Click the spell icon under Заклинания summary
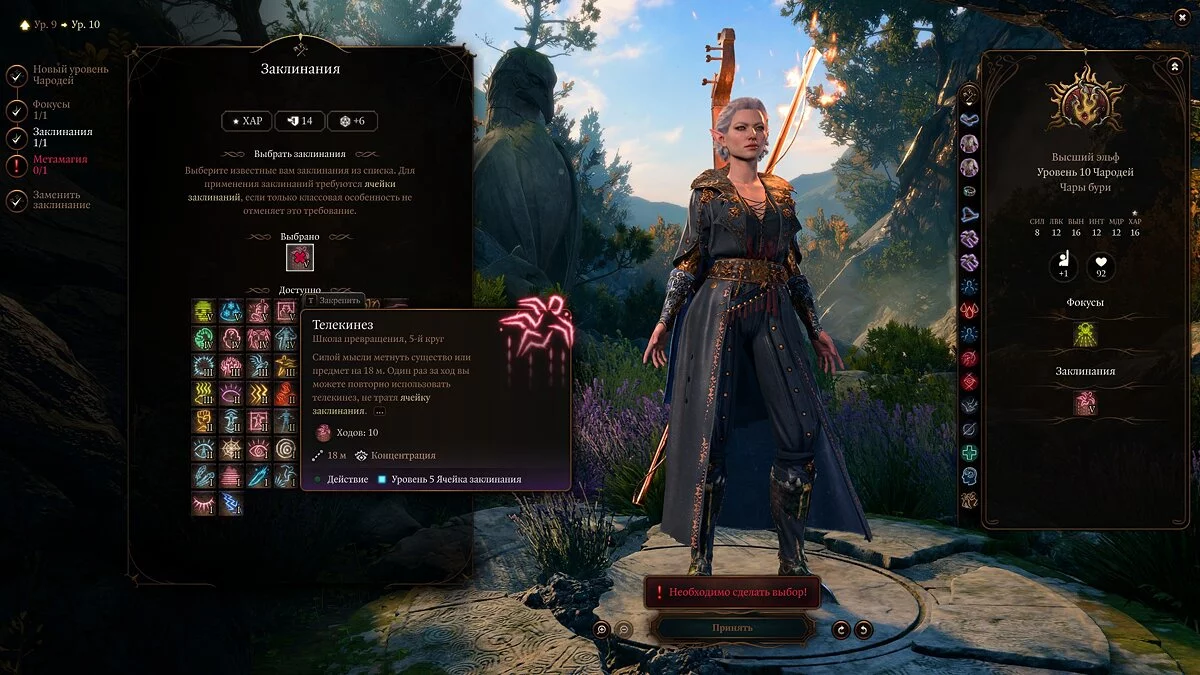The height and width of the screenshot is (675, 1200). coord(1085,403)
